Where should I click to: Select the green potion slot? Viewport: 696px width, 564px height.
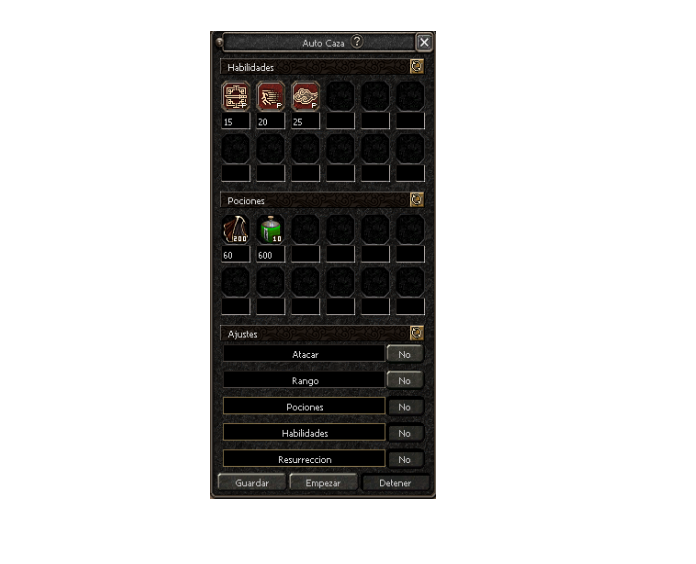coord(271,230)
